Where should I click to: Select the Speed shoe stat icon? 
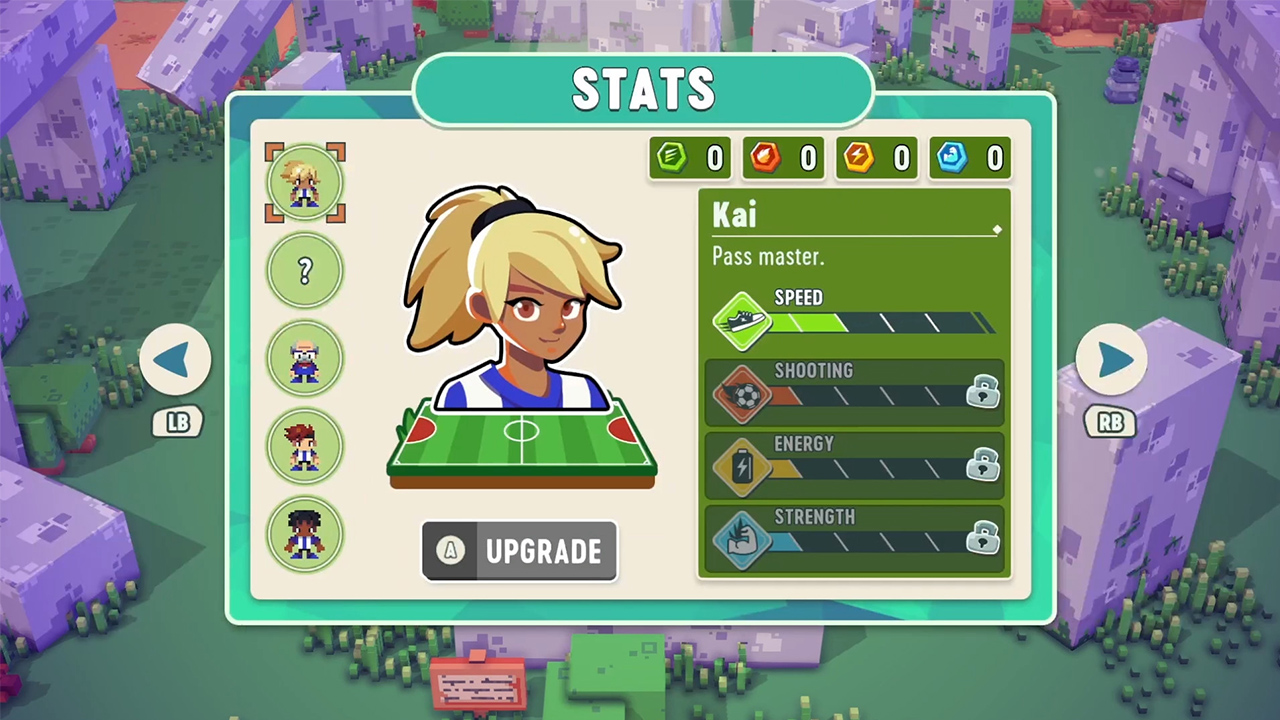[742, 320]
